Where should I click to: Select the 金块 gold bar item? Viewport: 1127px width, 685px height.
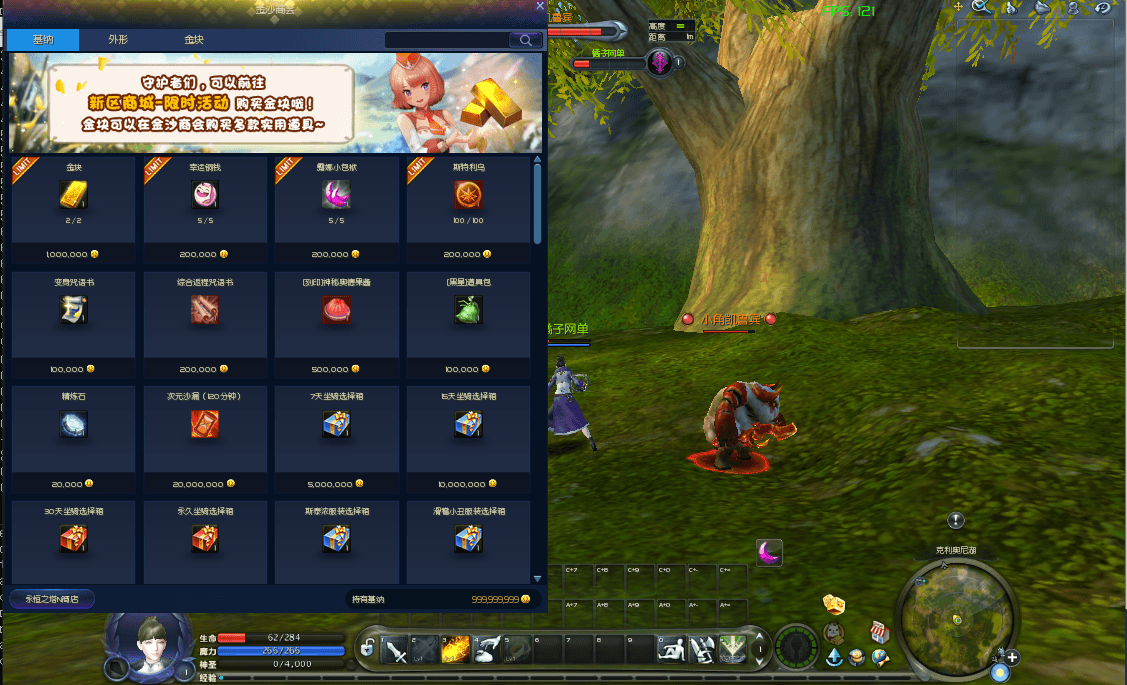(x=74, y=196)
